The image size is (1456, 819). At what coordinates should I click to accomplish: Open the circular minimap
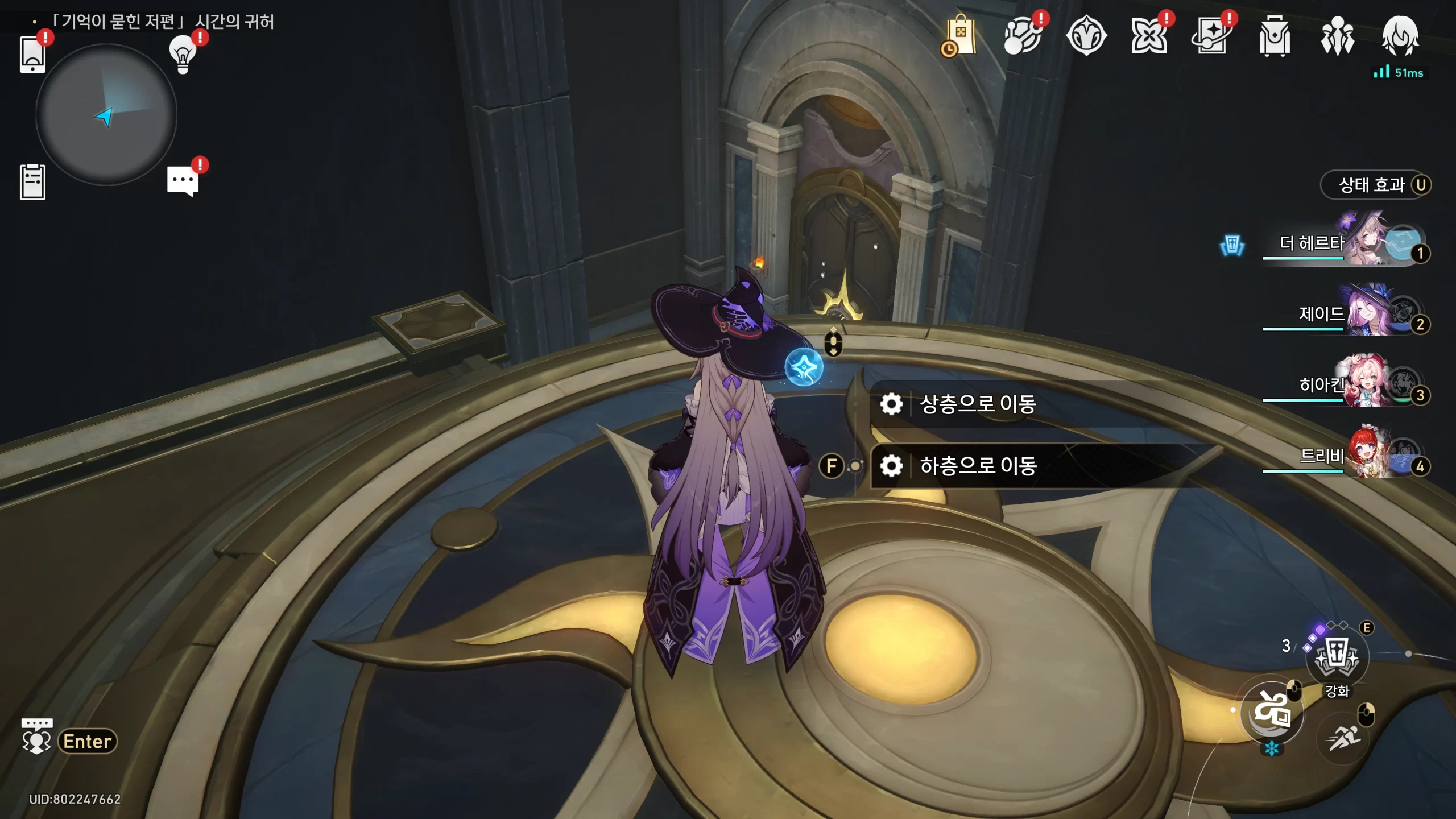click(106, 115)
